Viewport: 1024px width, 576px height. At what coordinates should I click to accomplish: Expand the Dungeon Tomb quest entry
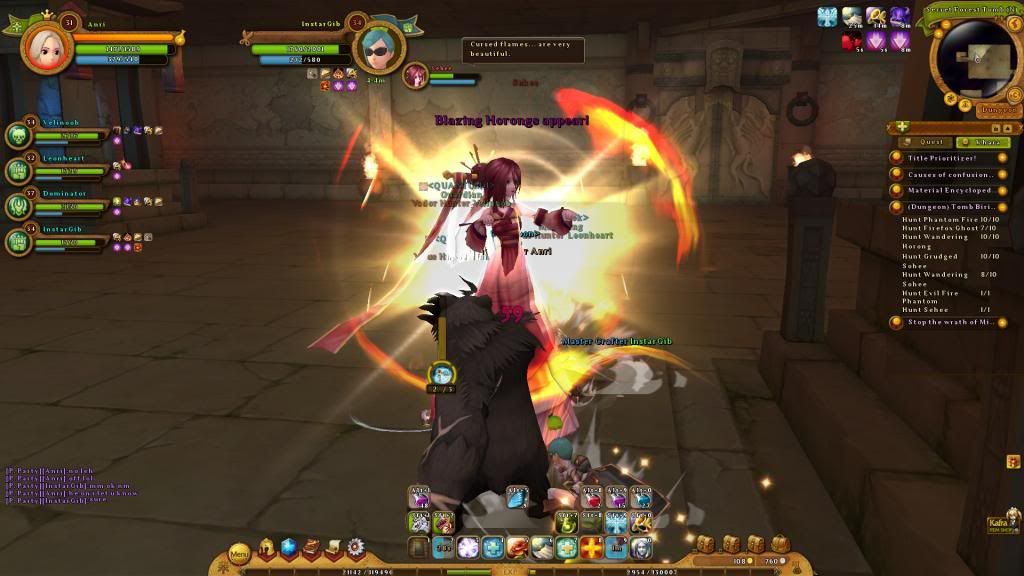tap(949, 207)
